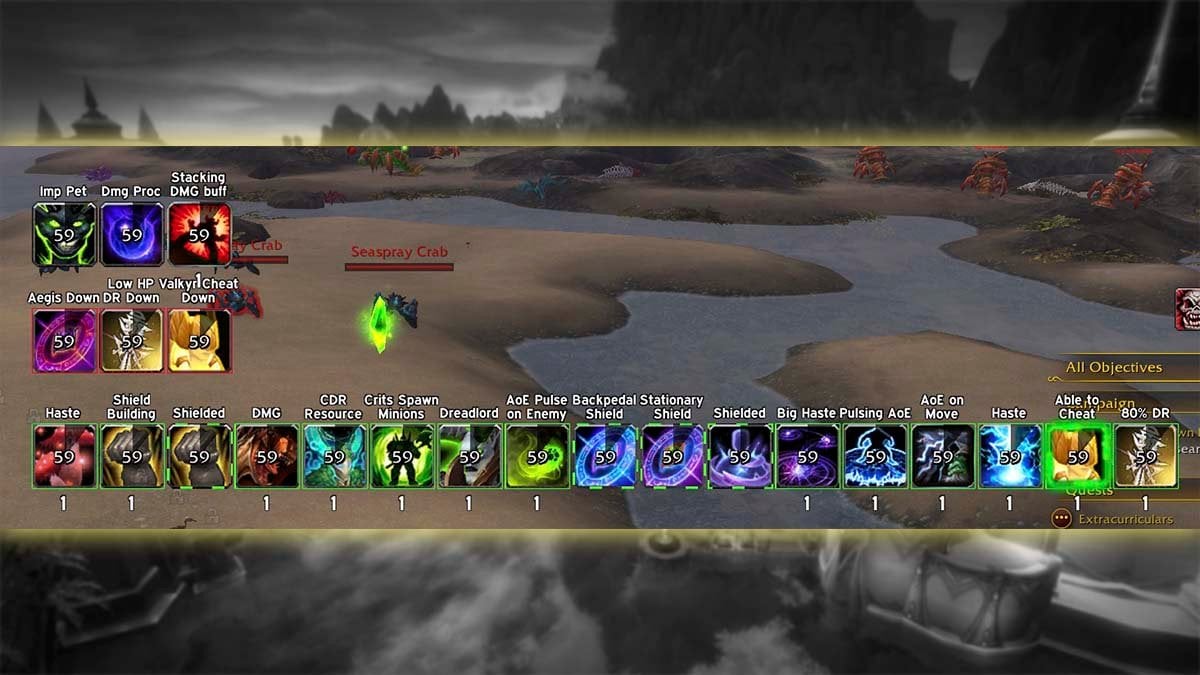Click the Pulsing AoE icon
This screenshot has width=1200, height=675.
tap(875, 456)
